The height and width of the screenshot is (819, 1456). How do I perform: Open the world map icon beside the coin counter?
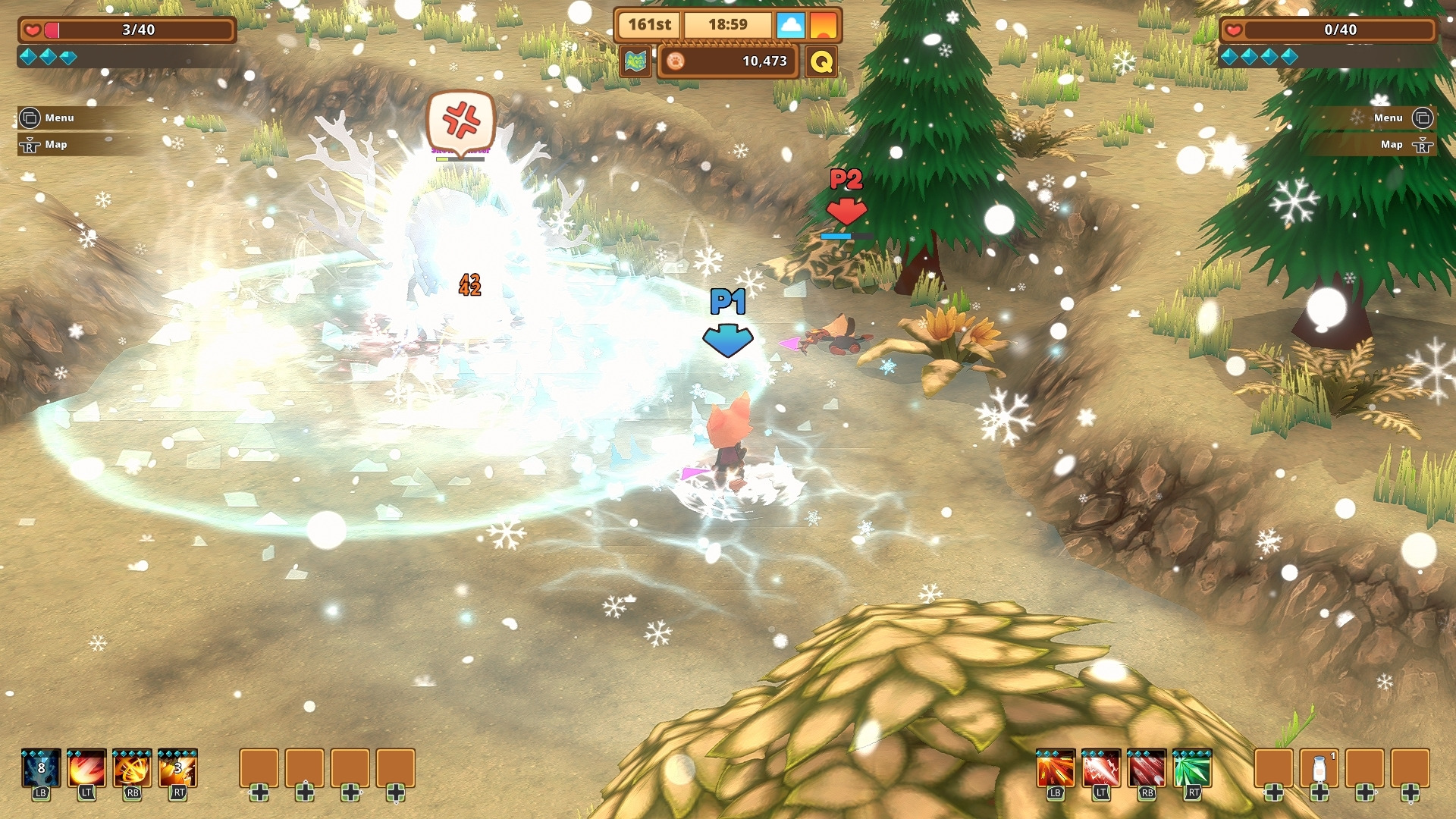click(x=635, y=61)
